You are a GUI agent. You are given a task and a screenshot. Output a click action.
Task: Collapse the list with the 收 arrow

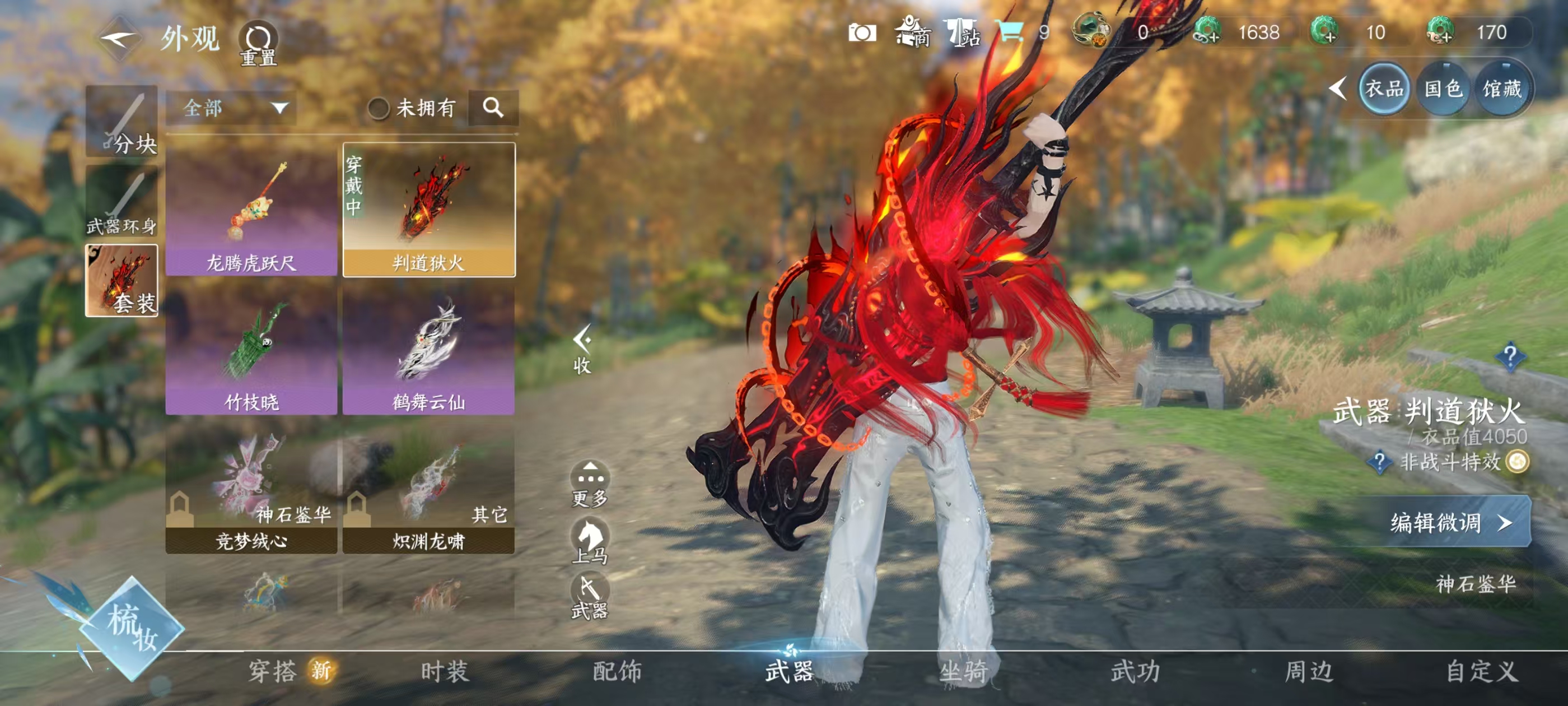point(582,350)
